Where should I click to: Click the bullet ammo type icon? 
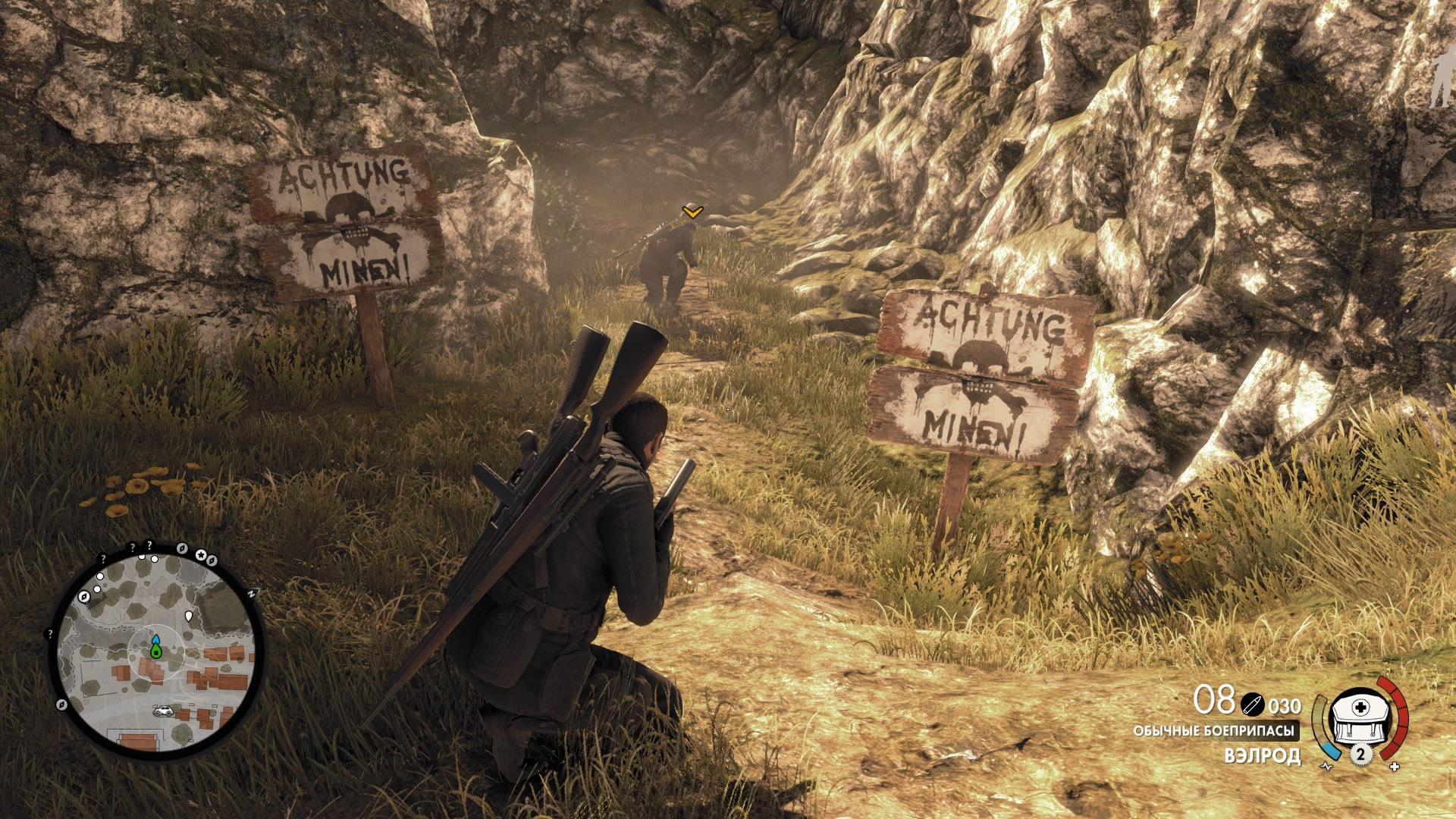[1251, 705]
